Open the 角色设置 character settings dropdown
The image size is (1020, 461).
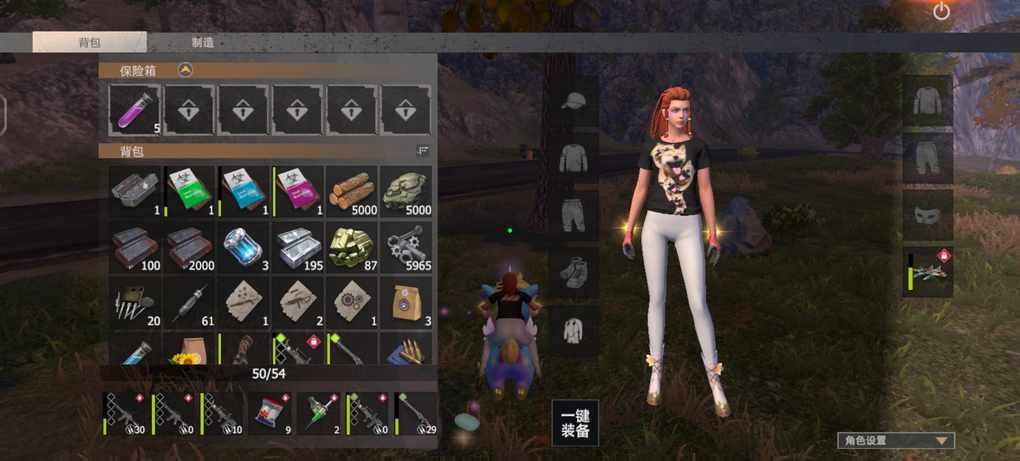pos(895,440)
